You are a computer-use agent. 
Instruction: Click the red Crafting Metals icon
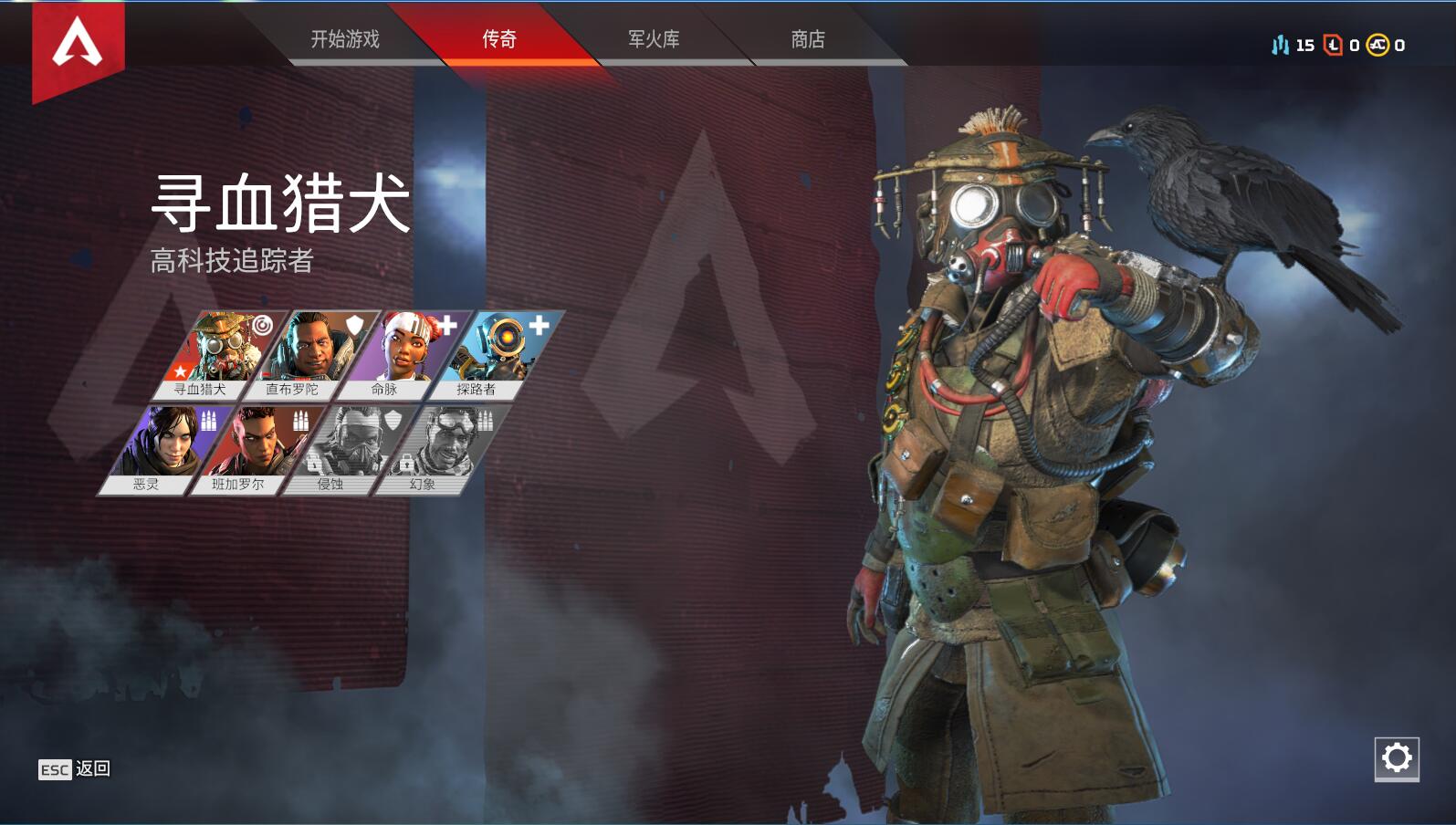click(x=1332, y=42)
